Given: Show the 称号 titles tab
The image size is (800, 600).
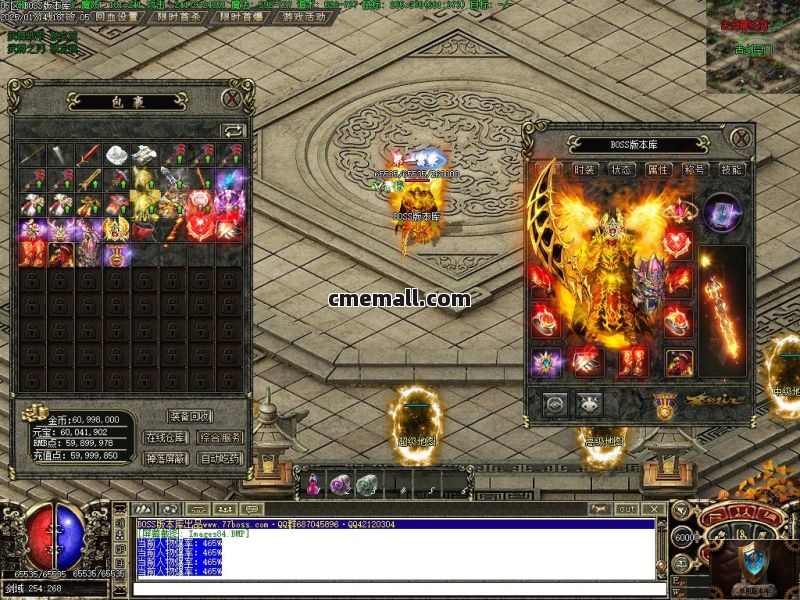Looking at the screenshot, I should (694, 170).
